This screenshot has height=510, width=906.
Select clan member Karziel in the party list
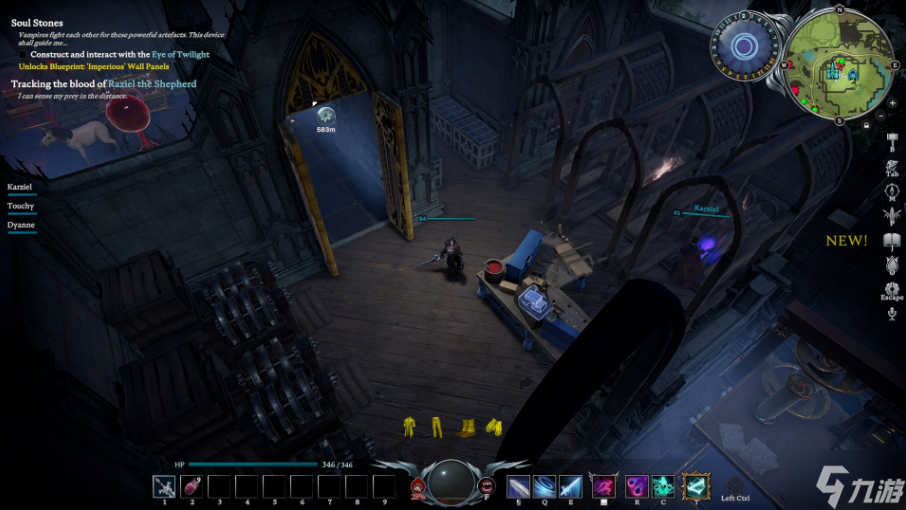[x=21, y=186]
